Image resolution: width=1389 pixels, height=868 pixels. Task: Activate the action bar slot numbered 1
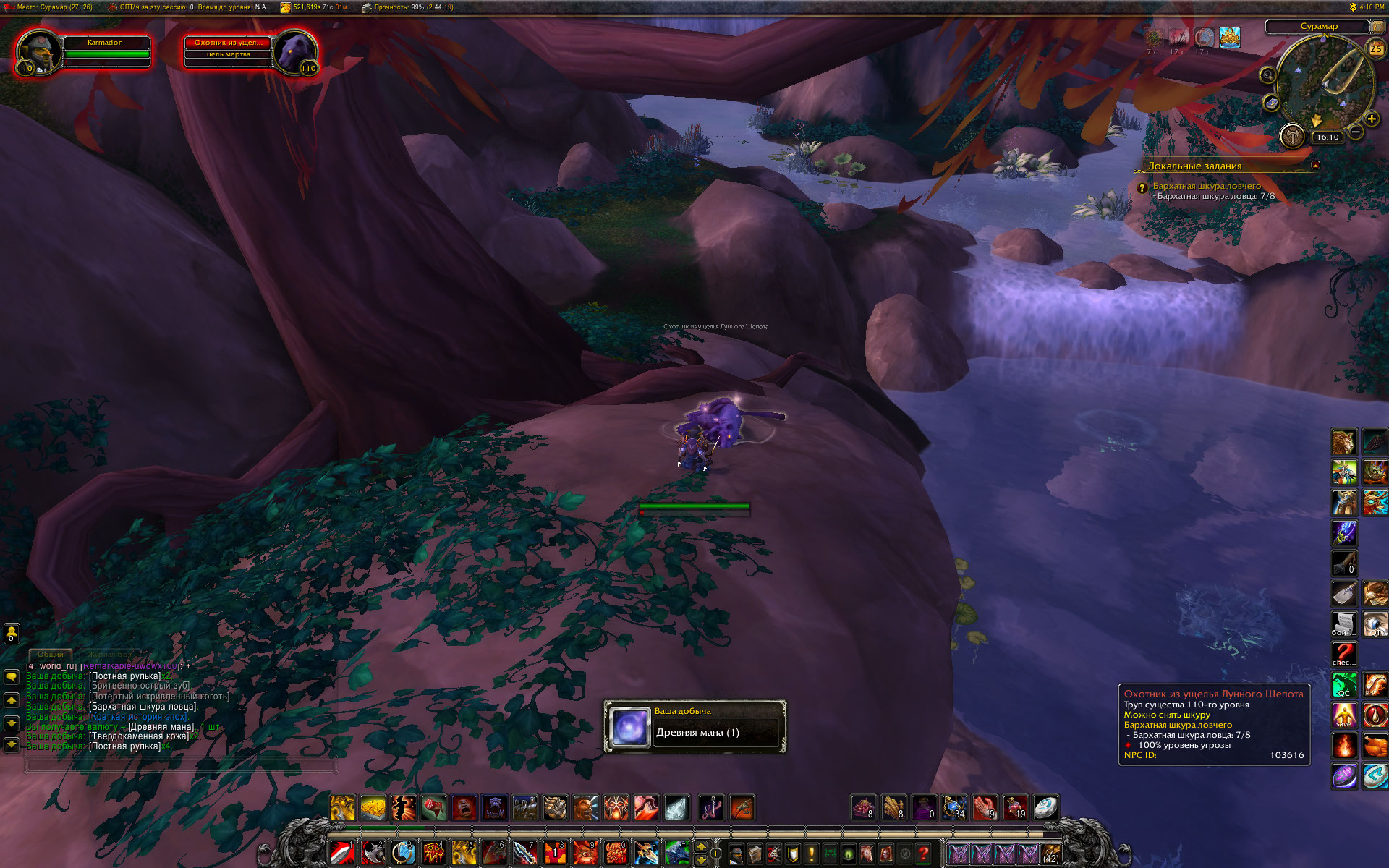[342, 854]
